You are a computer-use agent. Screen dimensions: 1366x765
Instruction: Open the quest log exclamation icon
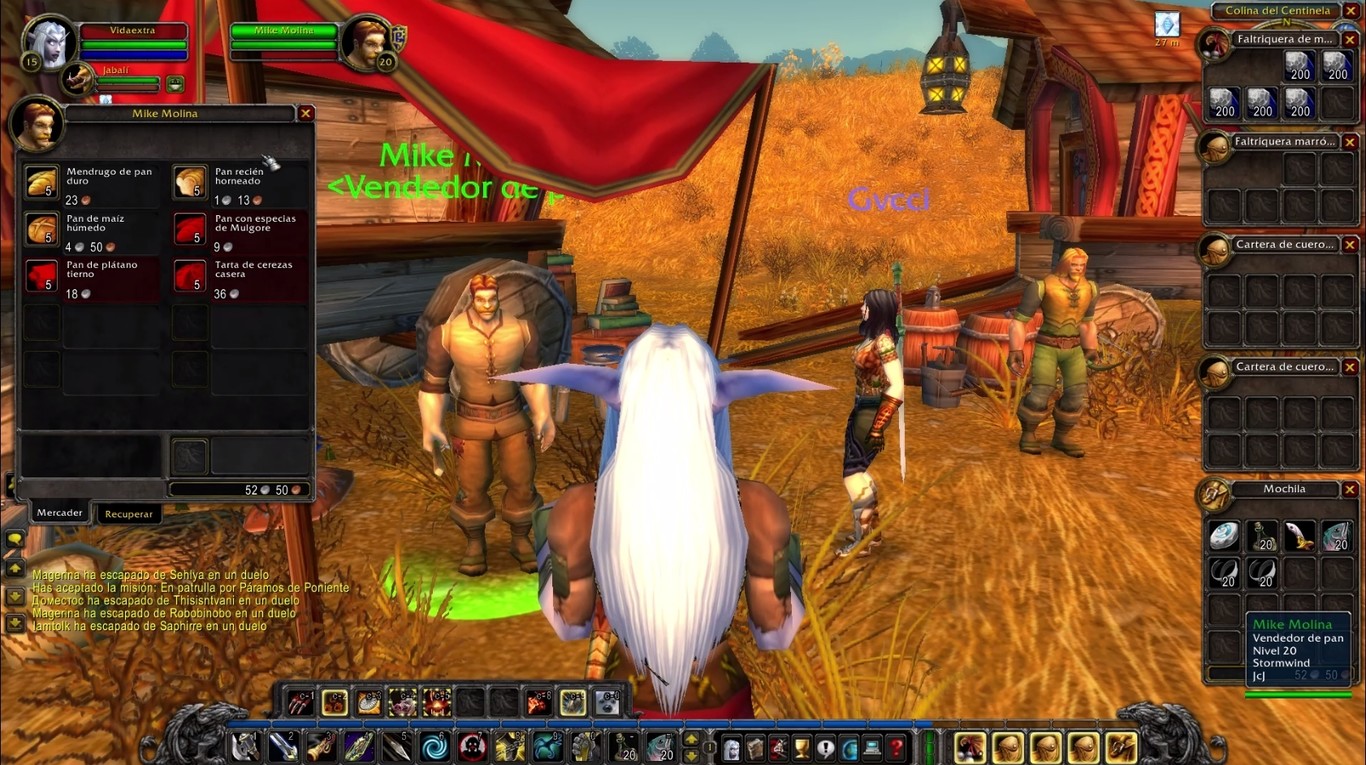(825, 744)
